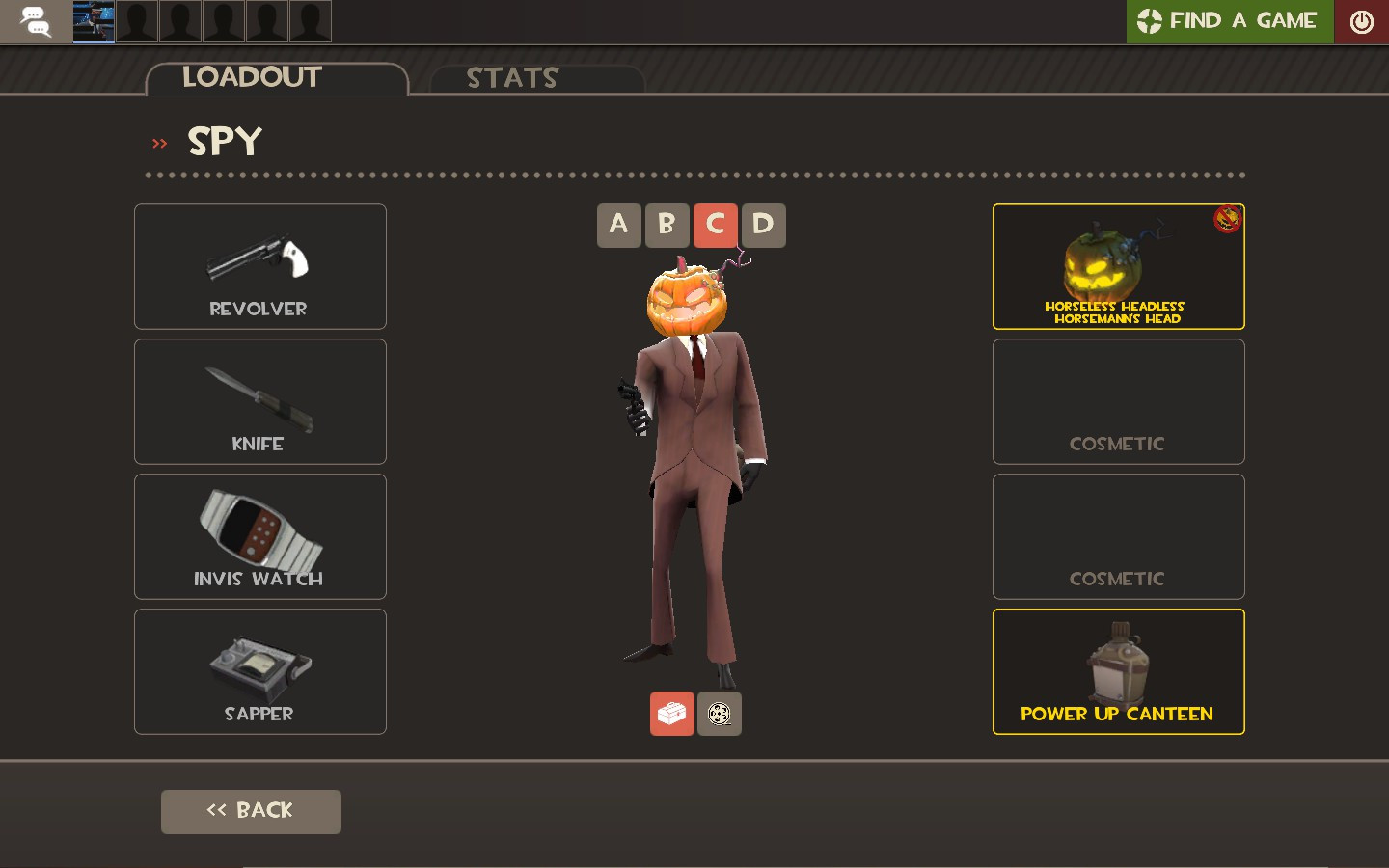Switch to the taunt loadout view
The image size is (1389, 868).
tap(719, 714)
